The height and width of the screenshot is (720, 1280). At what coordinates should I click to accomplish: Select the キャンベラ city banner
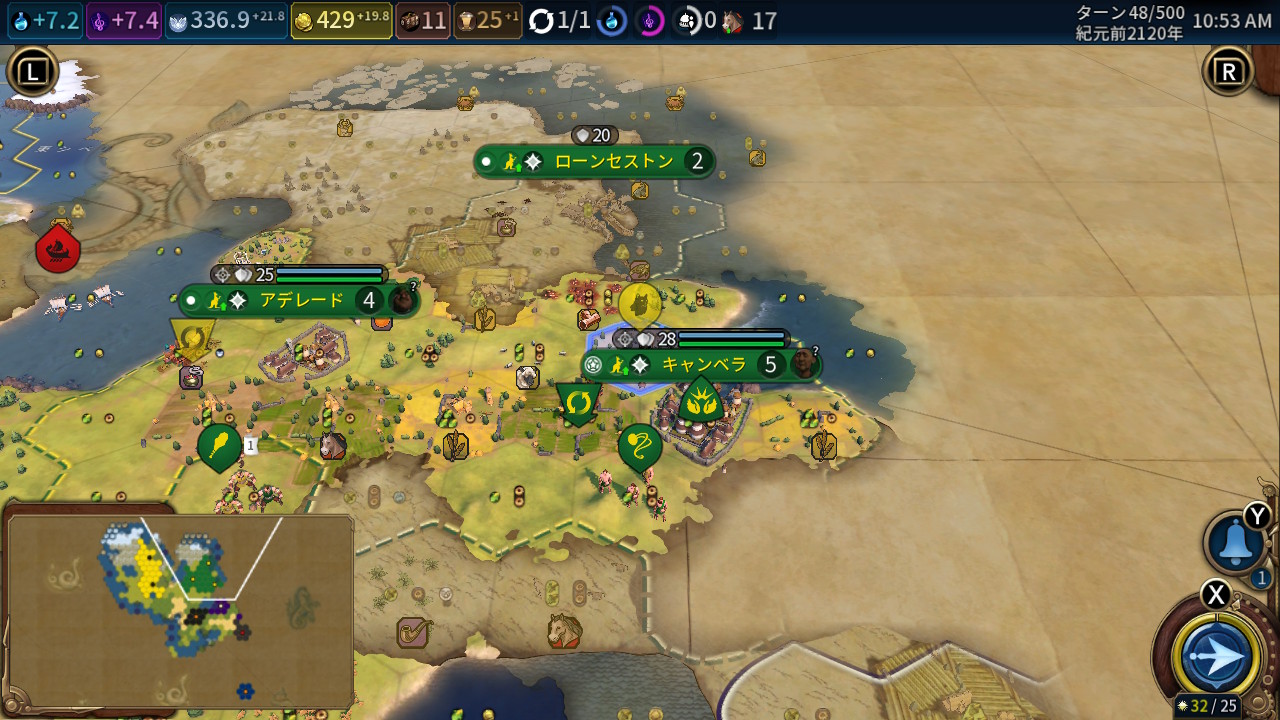[x=701, y=365]
